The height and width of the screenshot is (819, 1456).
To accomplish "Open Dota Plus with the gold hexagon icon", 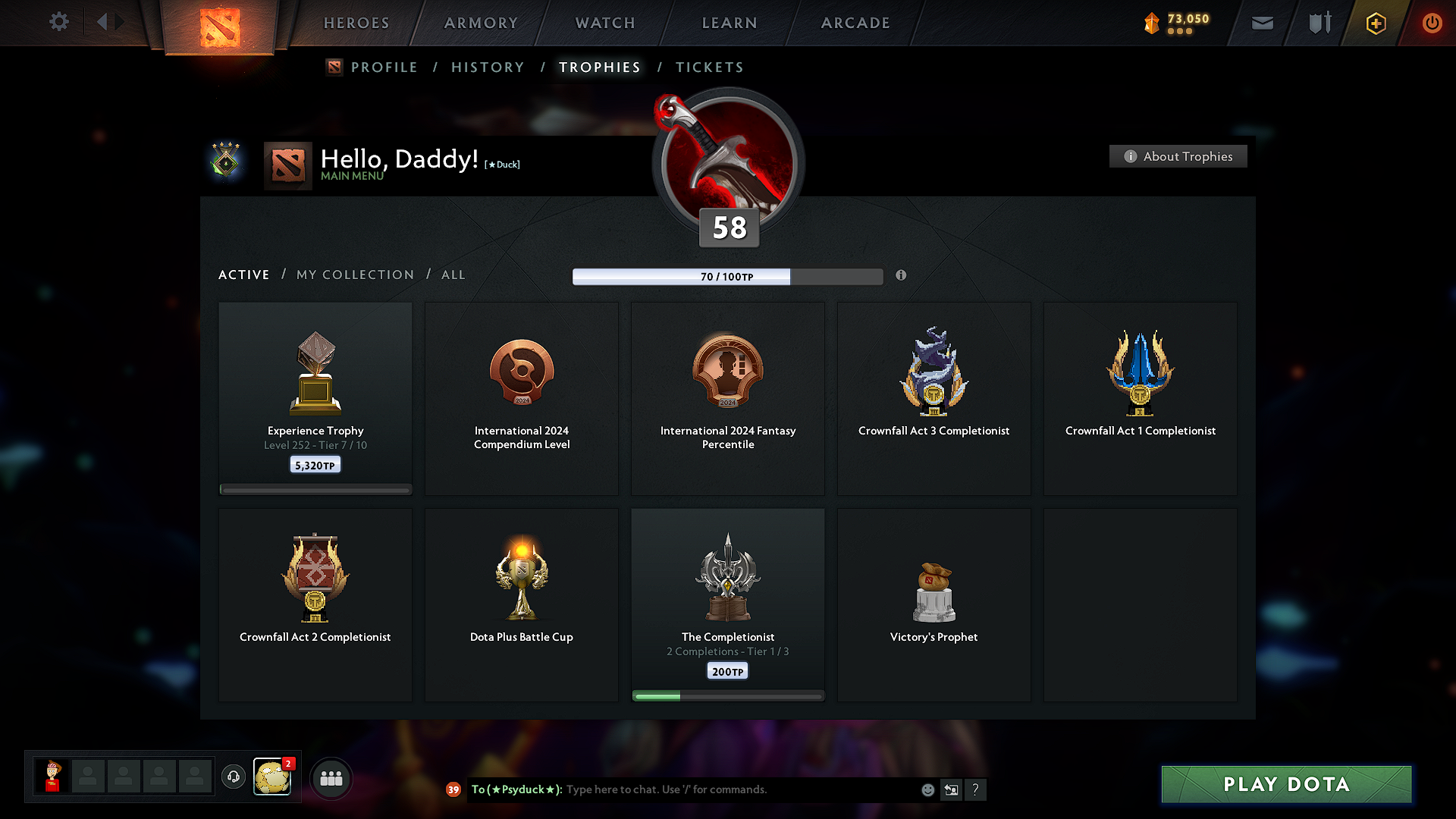I will coord(1375,23).
